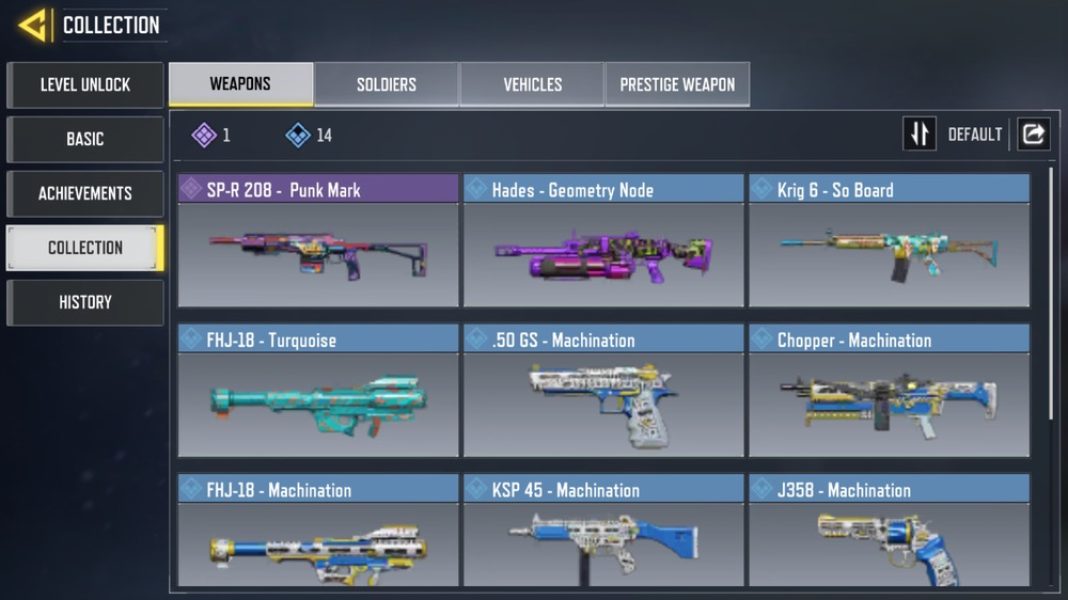This screenshot has width=1068, height=600.
Task: Click the share arrow icon
Action: coord(1034,134)
